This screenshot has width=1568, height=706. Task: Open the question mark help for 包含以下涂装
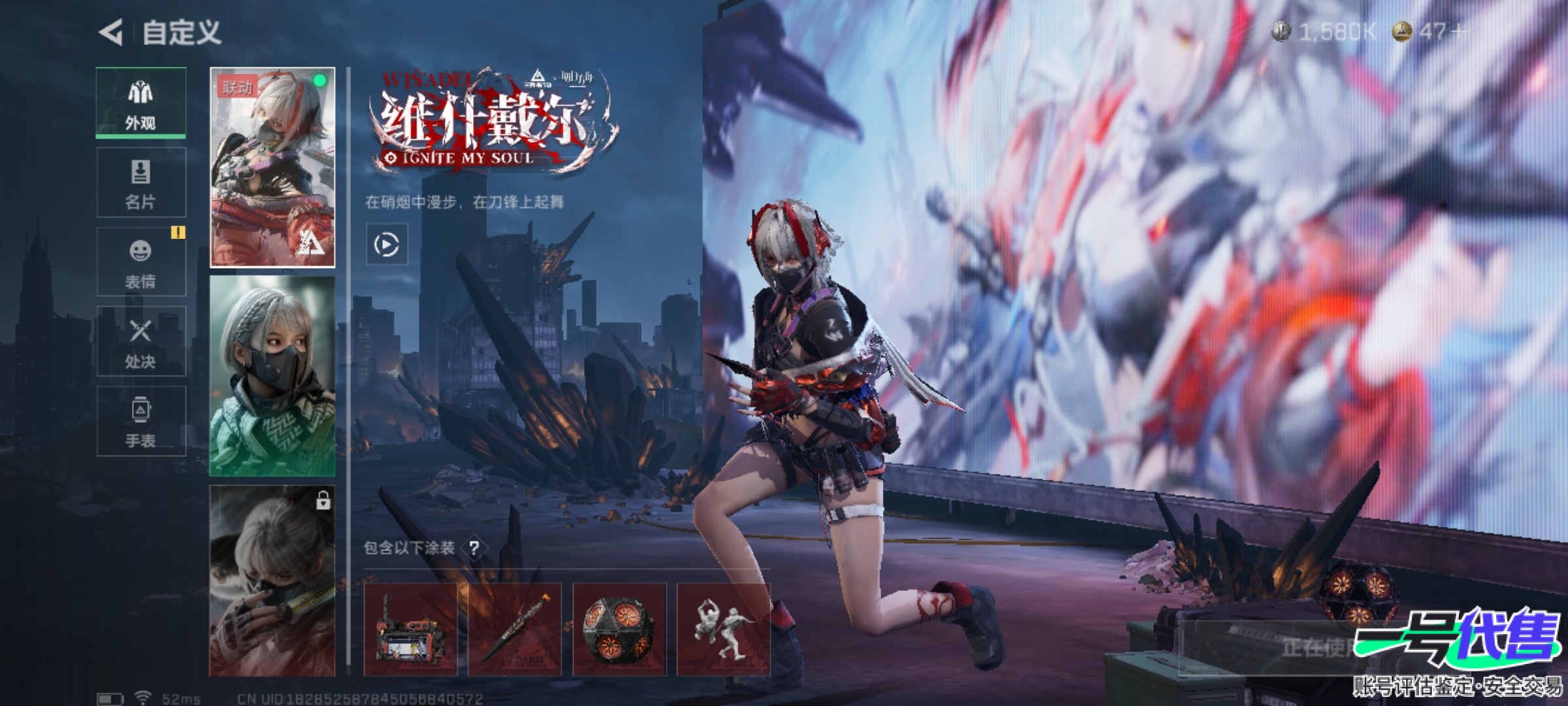(x=474, y=548)
